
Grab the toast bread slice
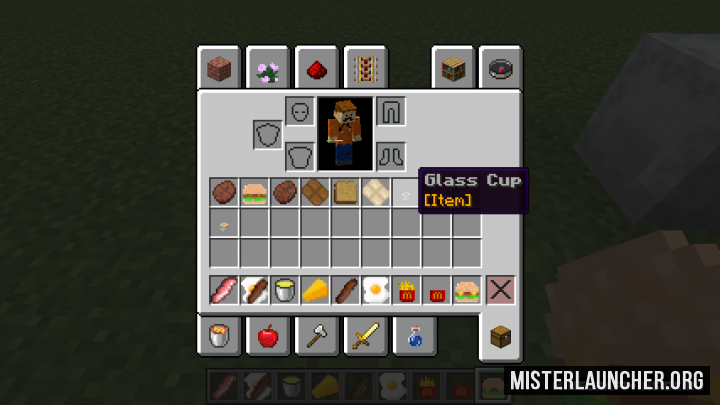[346, 192]
